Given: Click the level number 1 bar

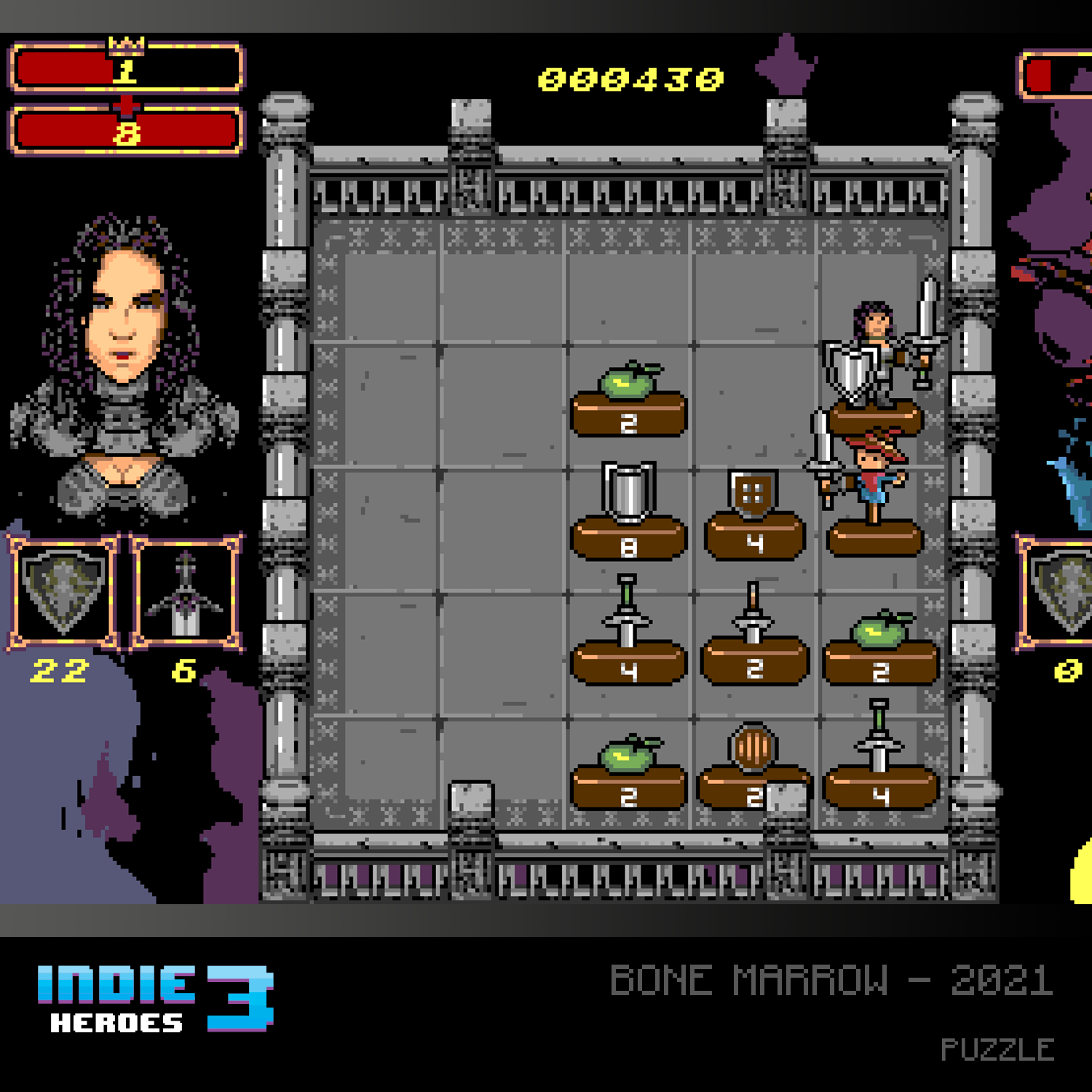Looking at the screenshot, I should pos(124,69).
